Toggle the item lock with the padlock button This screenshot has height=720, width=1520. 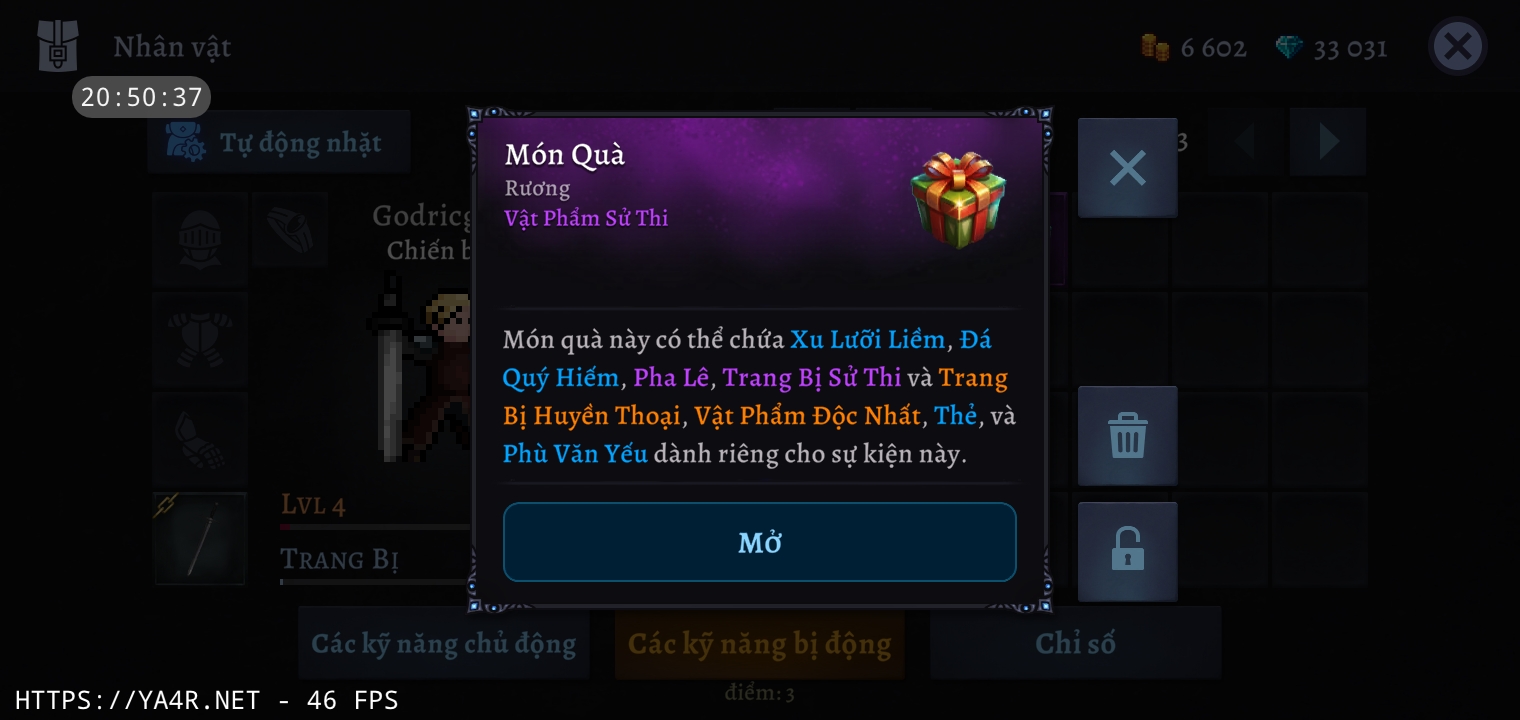point(1127,551)
